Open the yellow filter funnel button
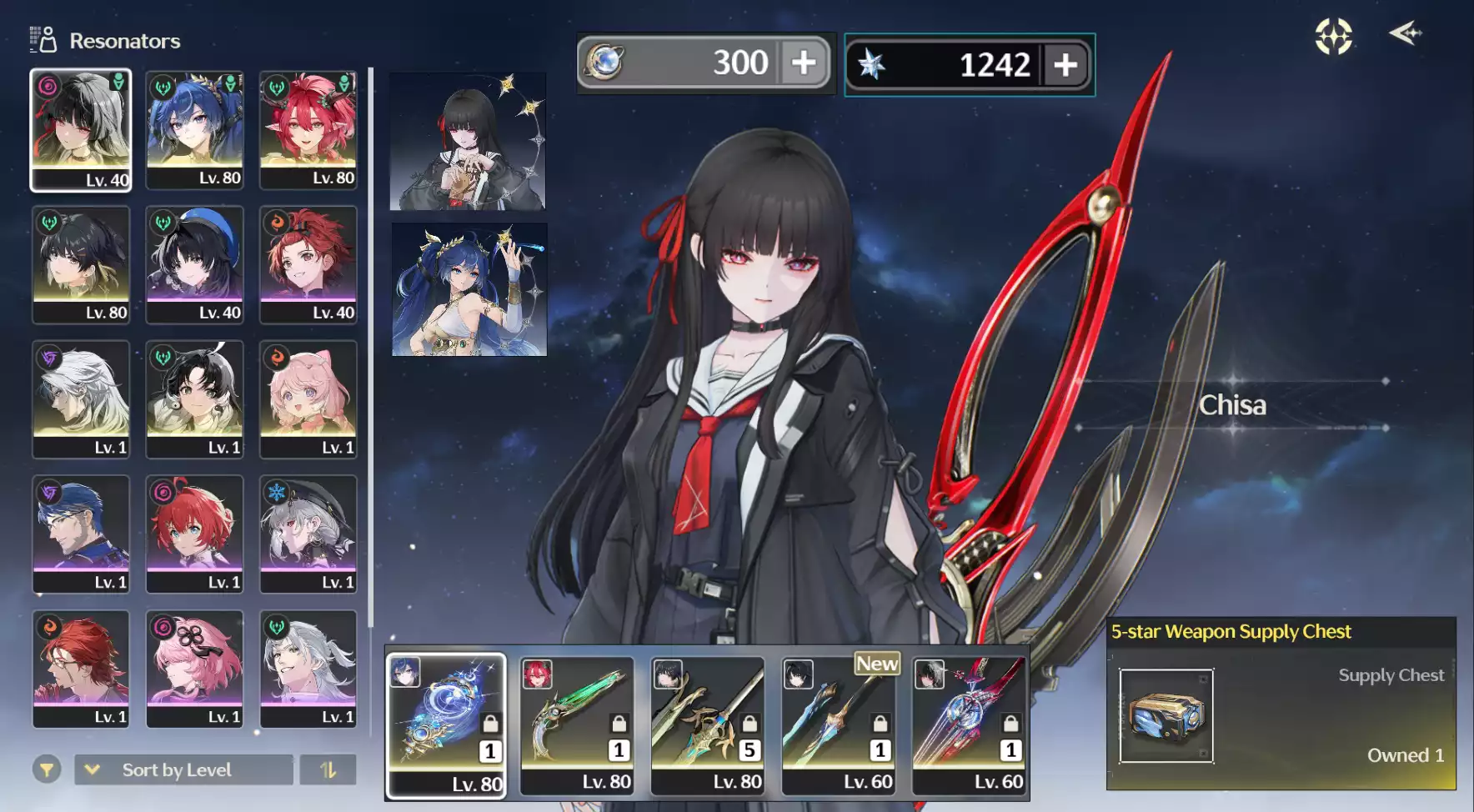 [47, 769]
